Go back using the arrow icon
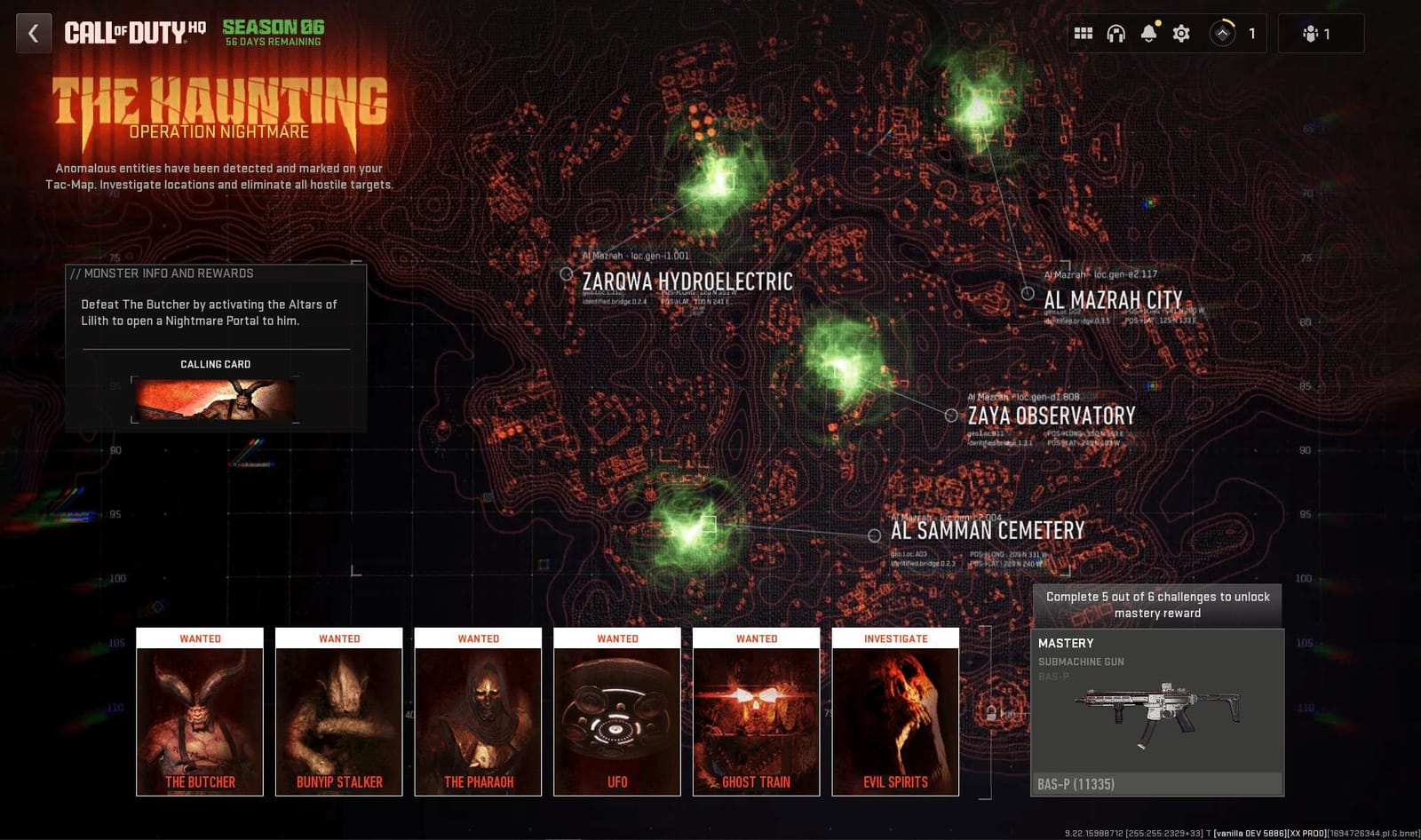Image resolution: width=1421 pixels, height=840 pixels. pyautogui.click(x=33, y=34)
